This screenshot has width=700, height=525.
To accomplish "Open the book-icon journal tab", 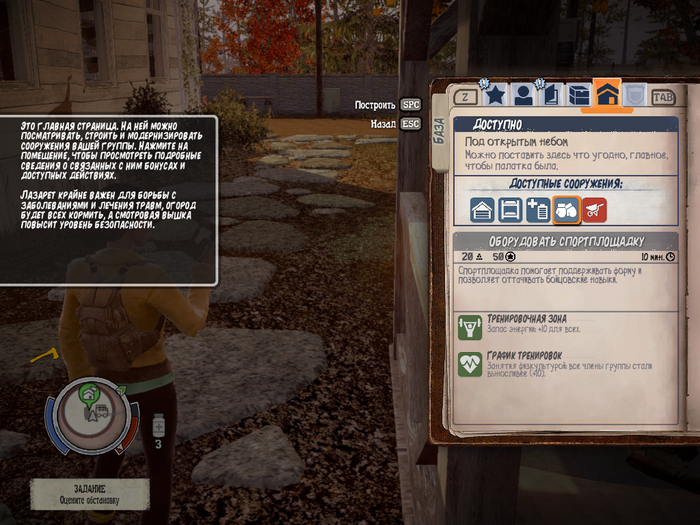I will click(550, 96).
